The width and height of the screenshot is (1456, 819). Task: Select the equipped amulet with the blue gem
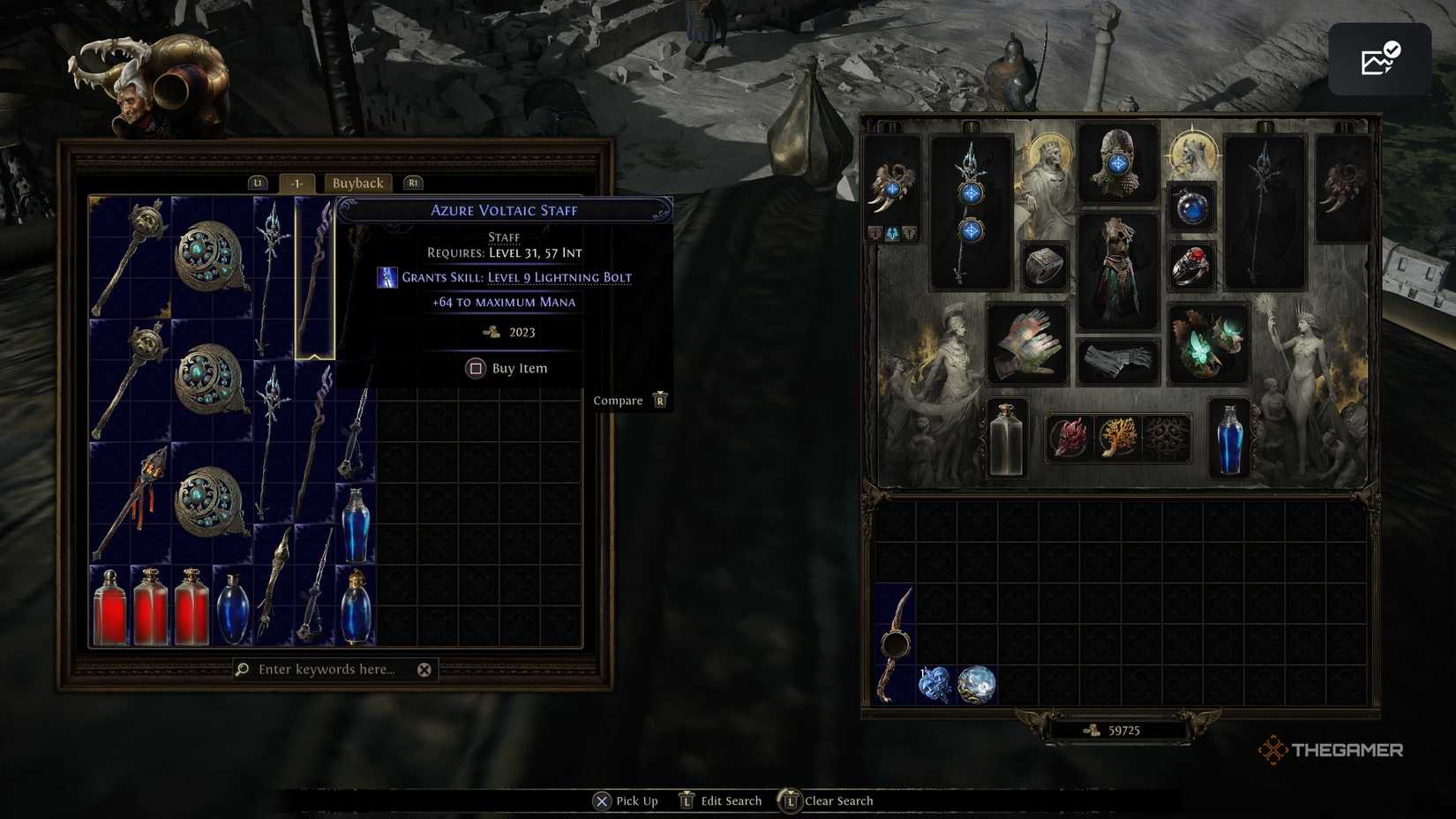[x=1192, y=209]
